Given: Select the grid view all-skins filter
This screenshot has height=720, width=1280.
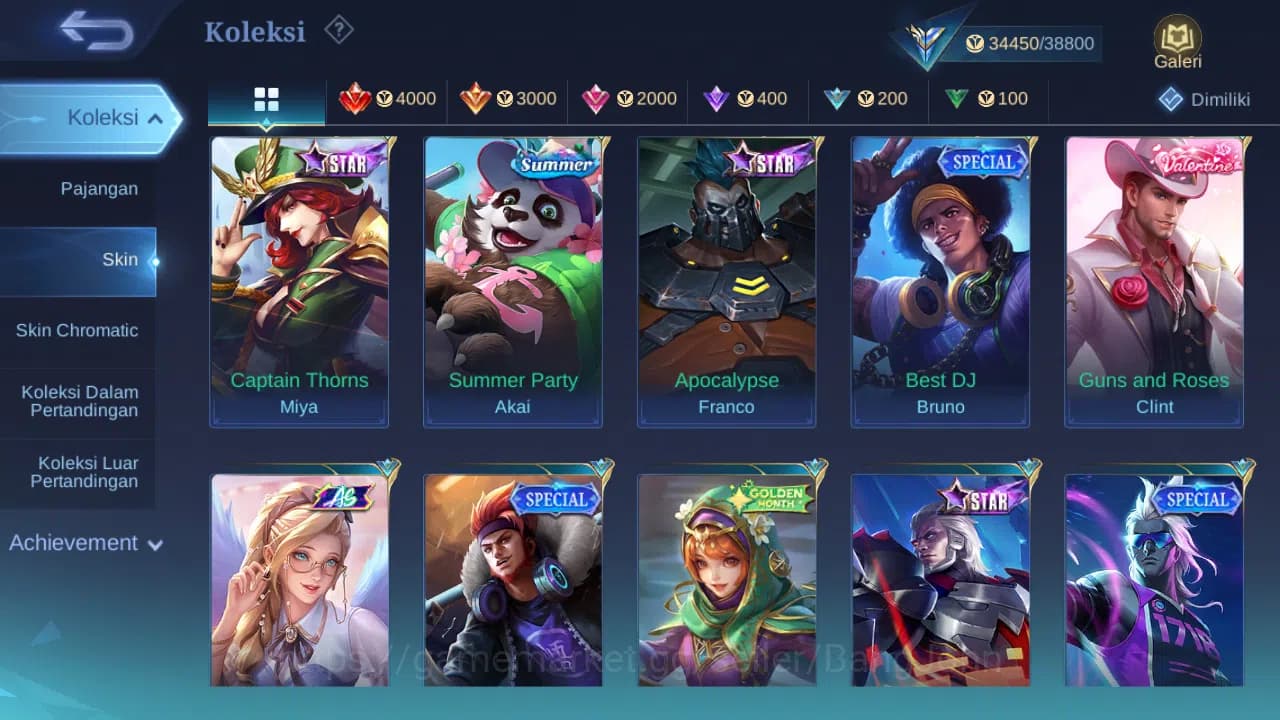Looking at the screenshot, I should 266,99.
